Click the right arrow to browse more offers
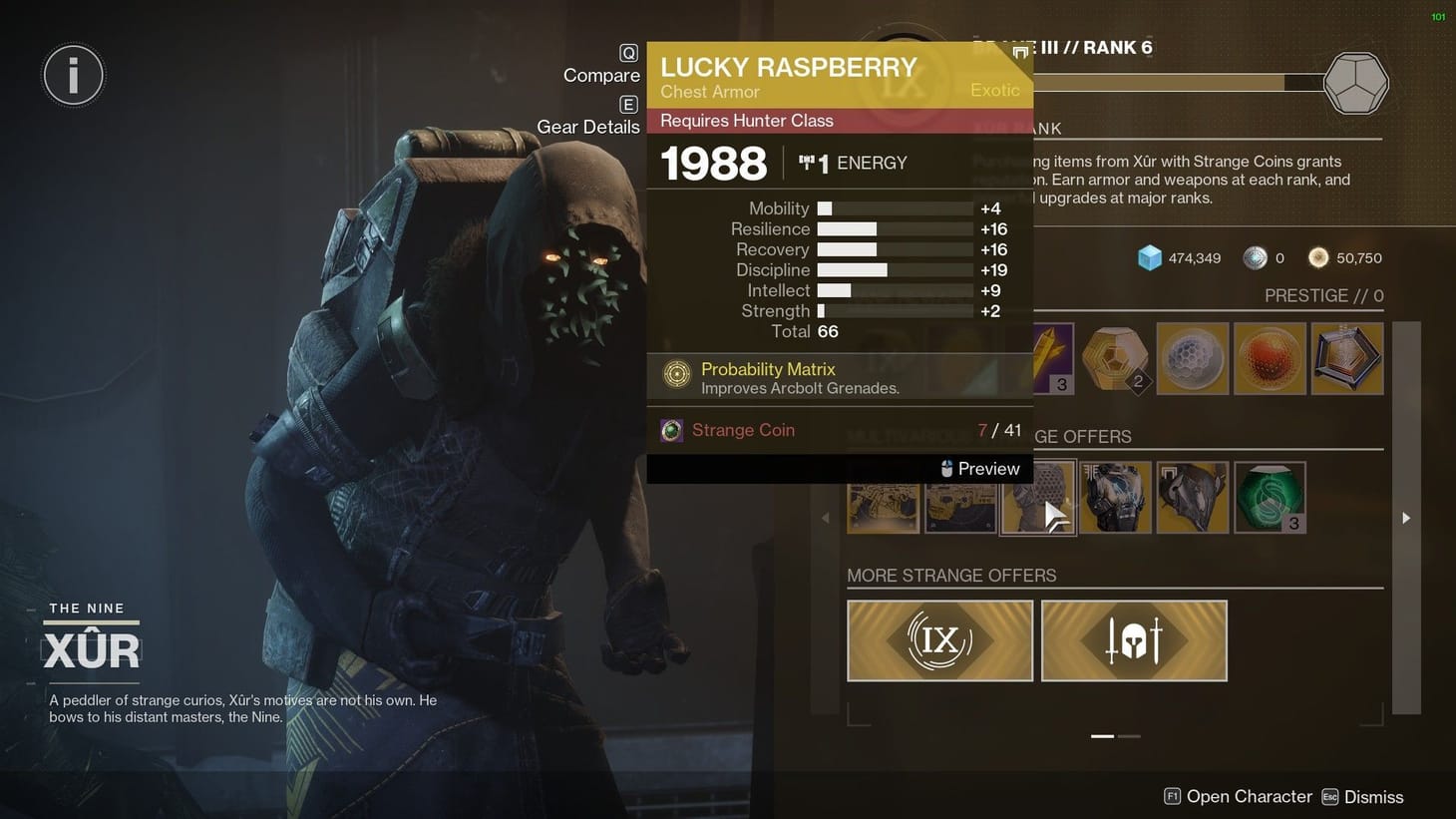This screenshot has width=1456, height=819. [1405, 518]
